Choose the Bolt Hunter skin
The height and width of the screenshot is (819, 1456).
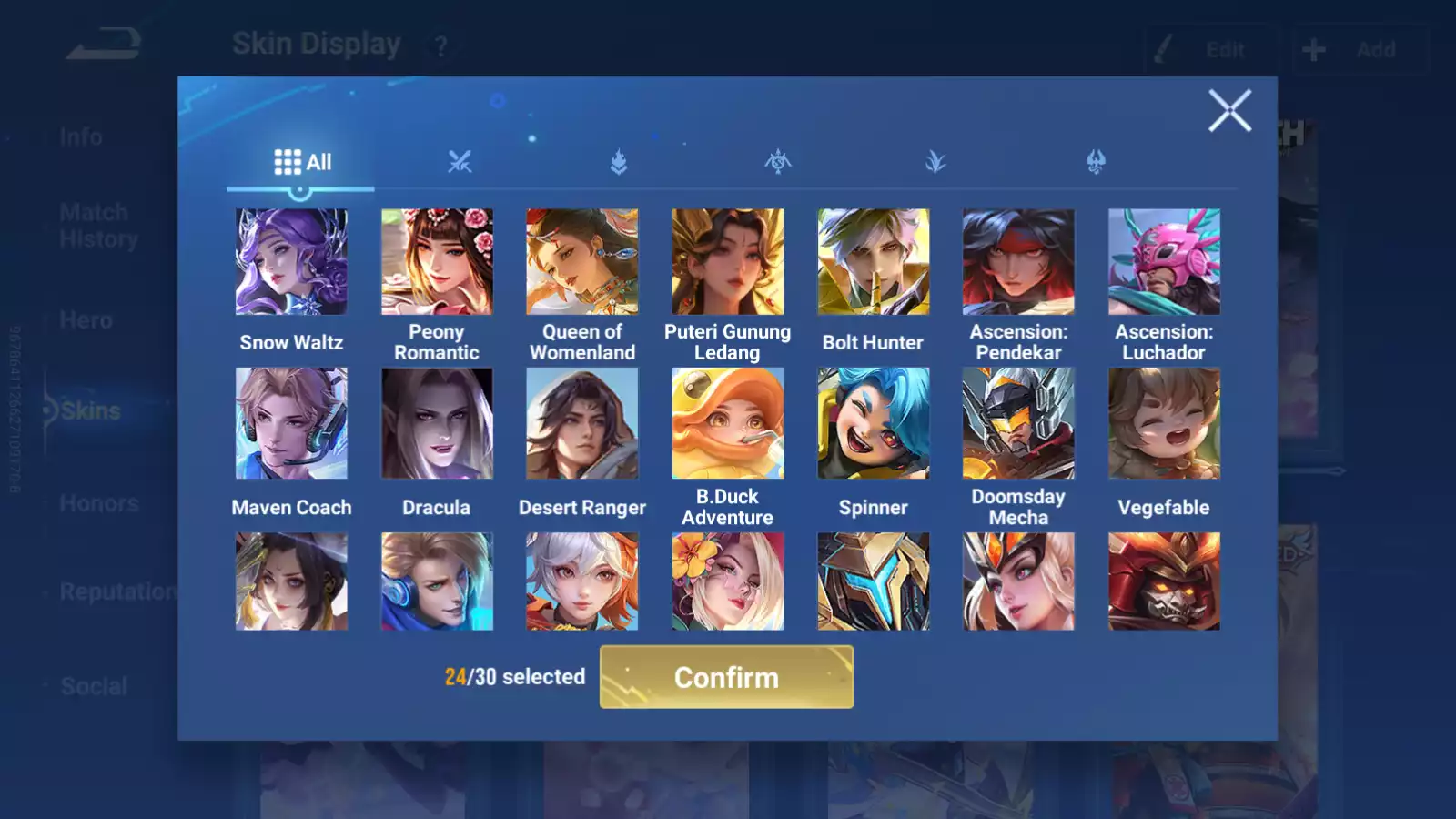coord(873,262)
